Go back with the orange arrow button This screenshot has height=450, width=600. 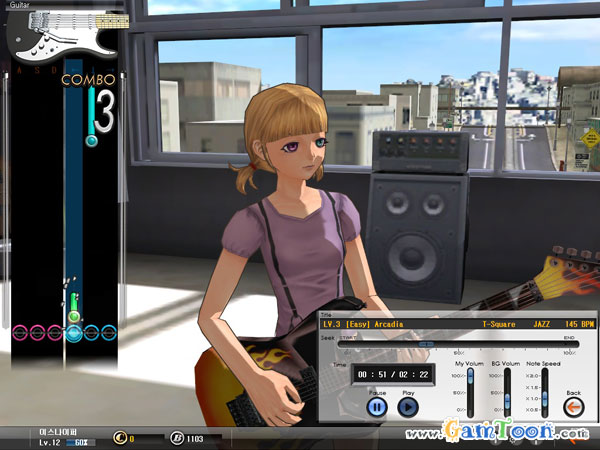click(x=574, y=405)
